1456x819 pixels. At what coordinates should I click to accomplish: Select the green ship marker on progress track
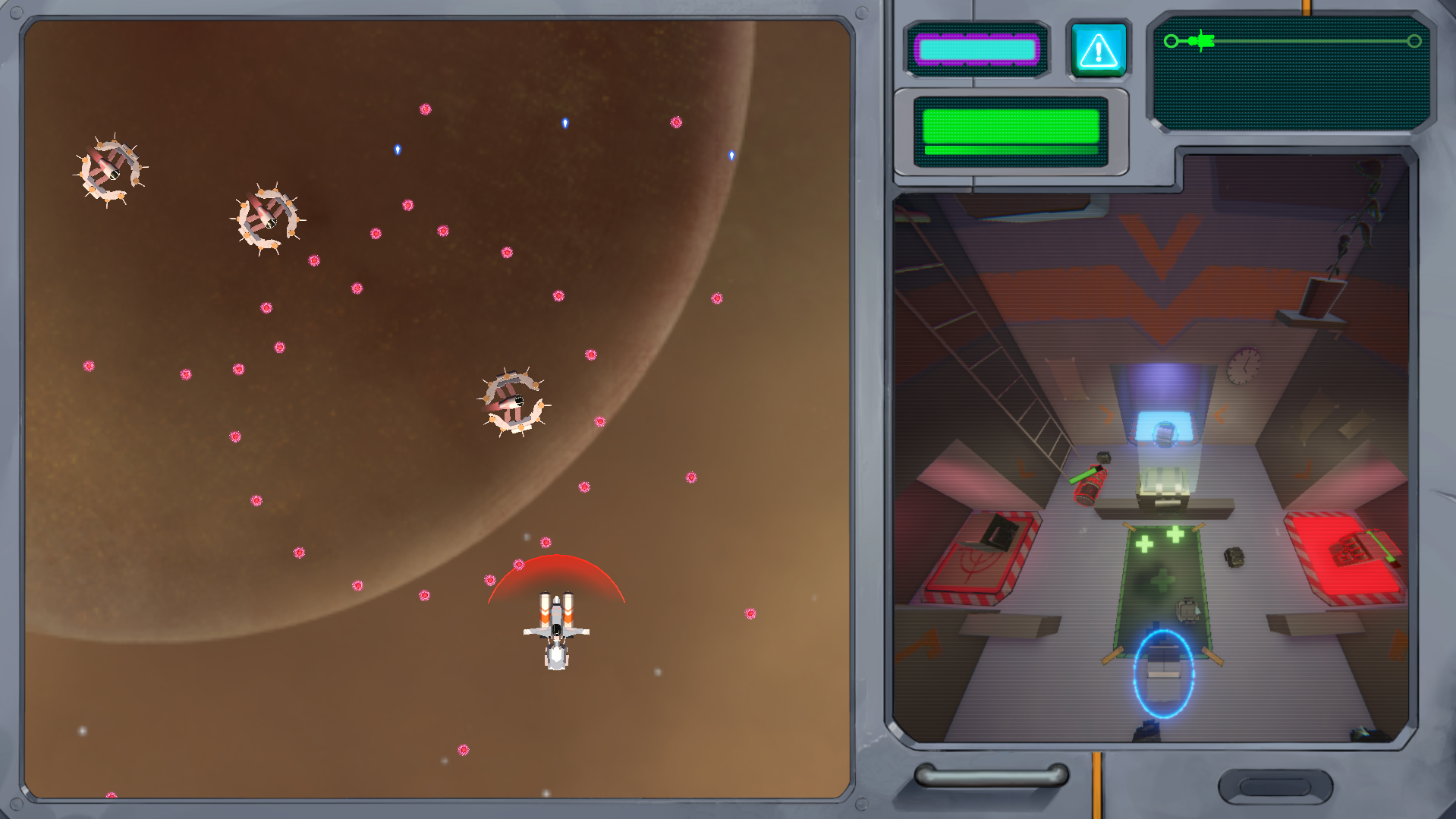pyautogui.click(x=1200, y=41)
